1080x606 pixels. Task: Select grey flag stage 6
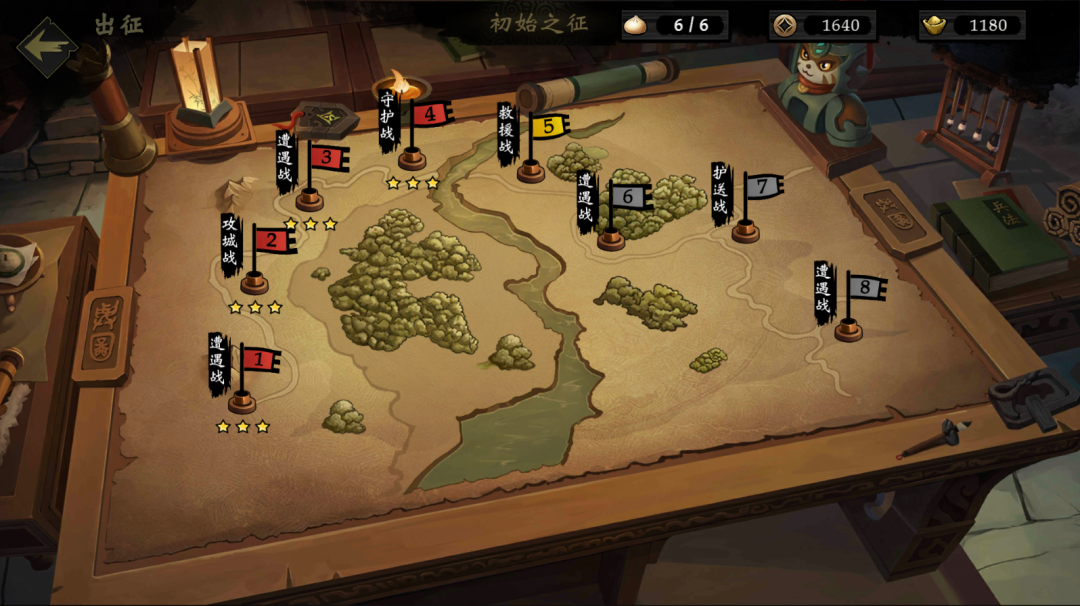pos(627,197)
